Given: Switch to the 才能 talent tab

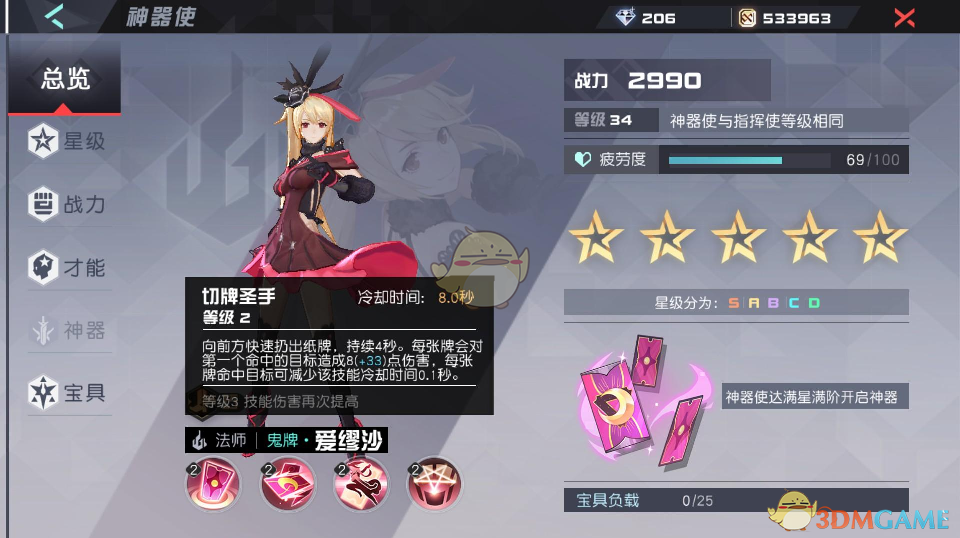Looking at the screenshot, I should pos(67,268).
